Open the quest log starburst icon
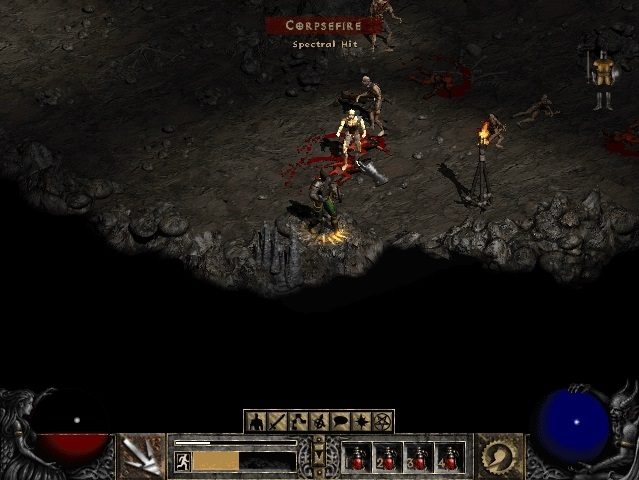The height and width of the screenshot is (480, 639). pyautogui.click(x=361, y=421)
